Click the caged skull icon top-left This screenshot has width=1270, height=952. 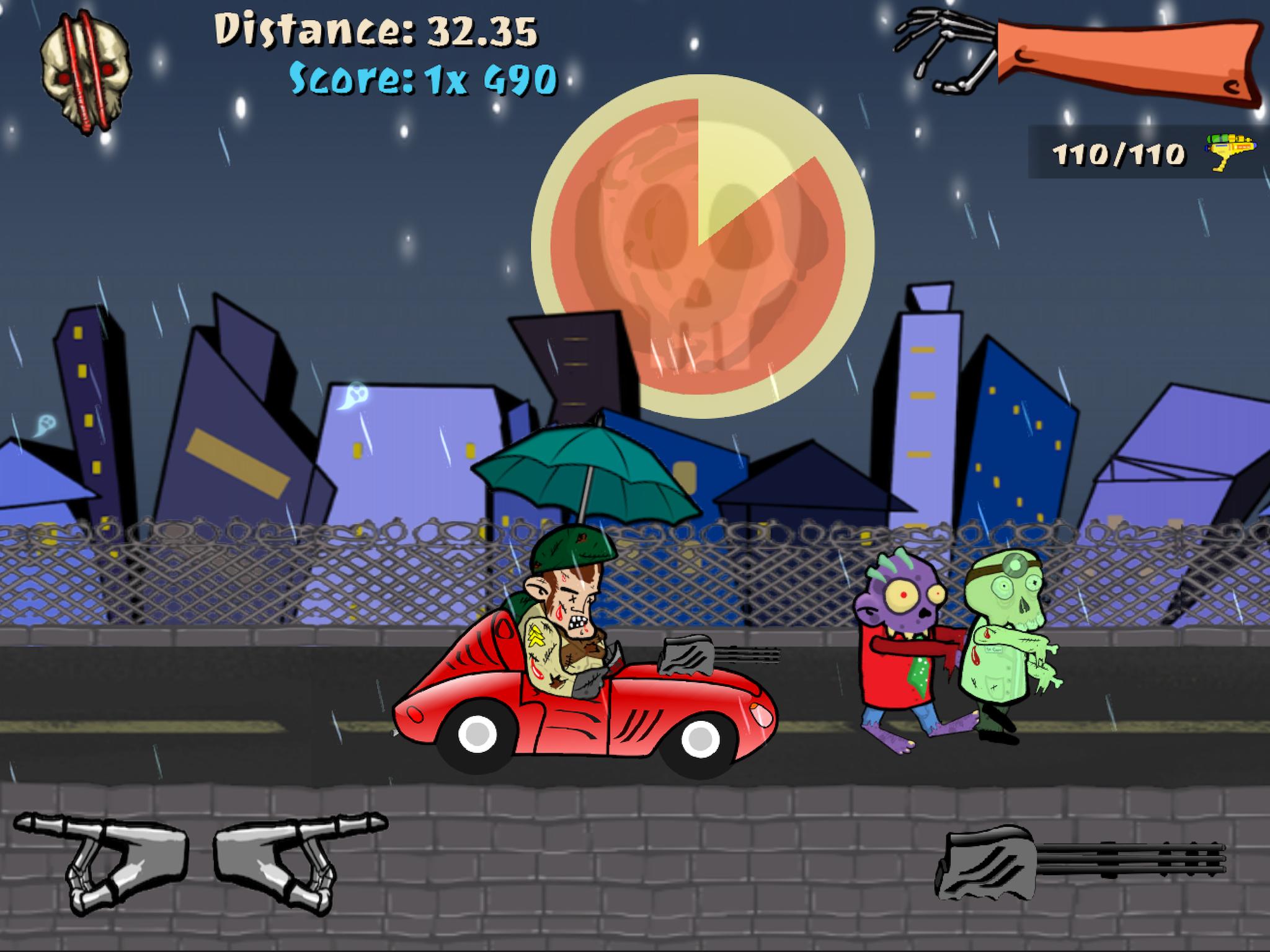point(84,68)
